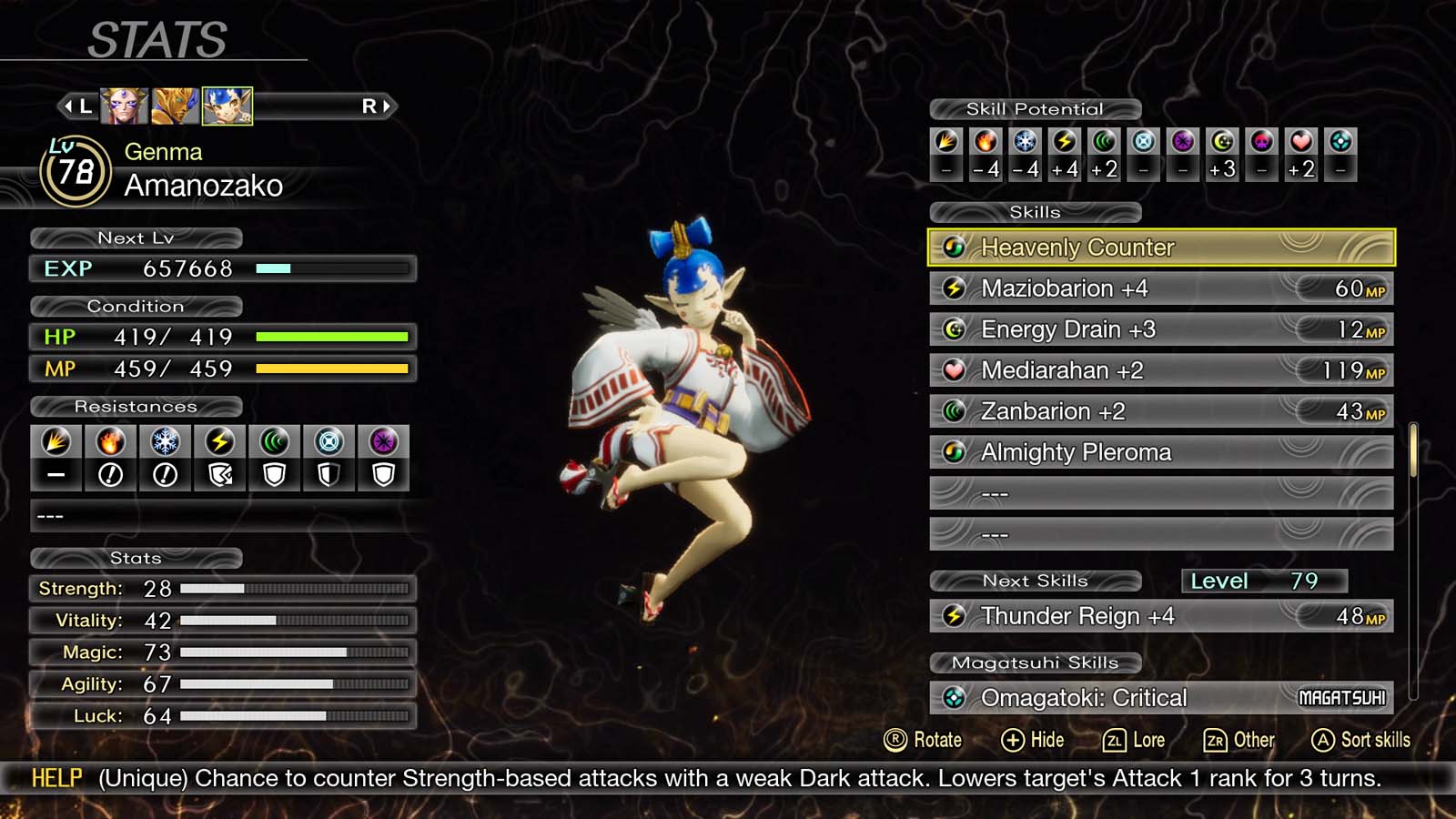The height and width of the screenshot is (819, 1456).
Task: Click the Electric skill potential icon
Action: 1065,142
